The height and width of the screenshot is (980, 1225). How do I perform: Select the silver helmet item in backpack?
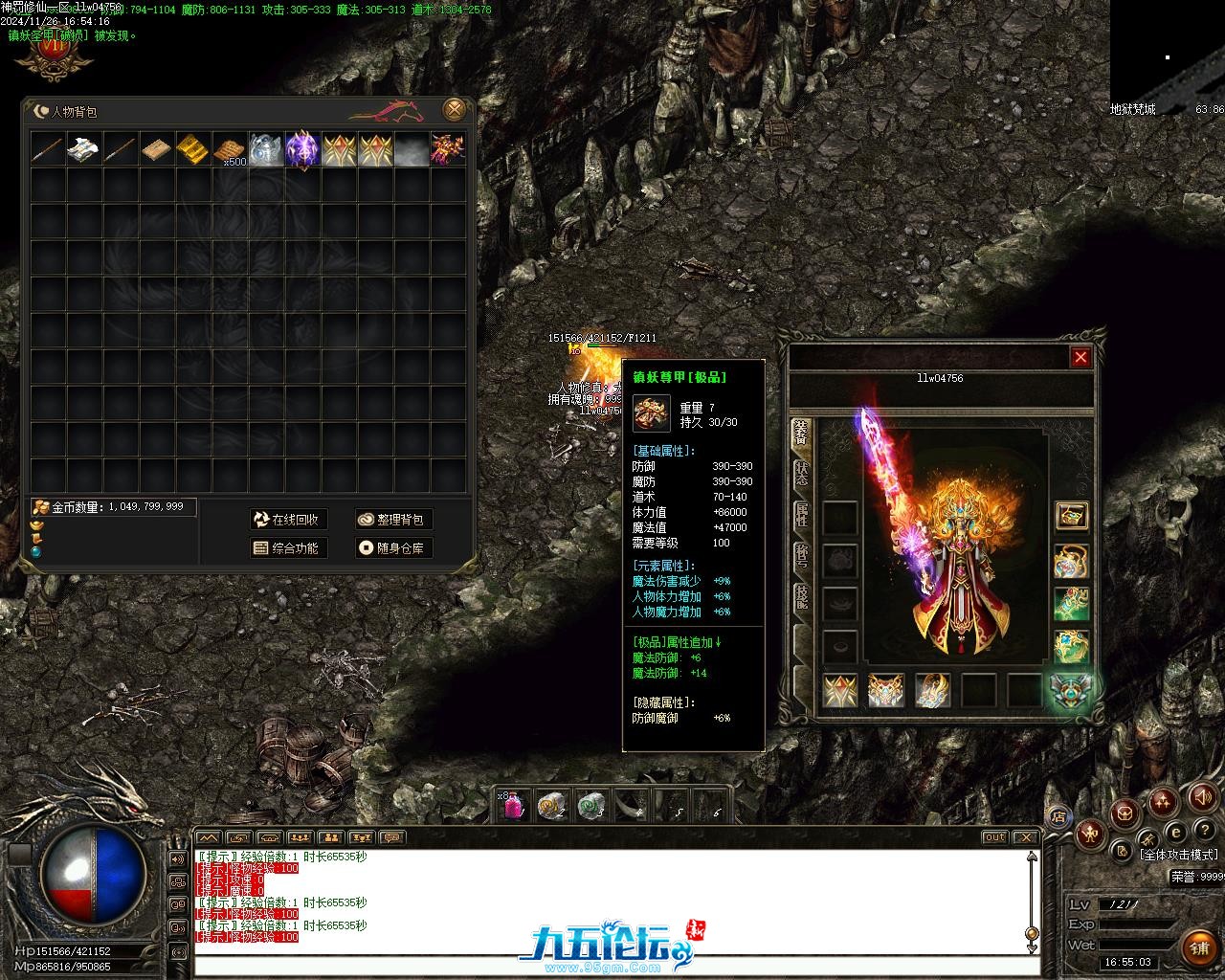point(266,149)
